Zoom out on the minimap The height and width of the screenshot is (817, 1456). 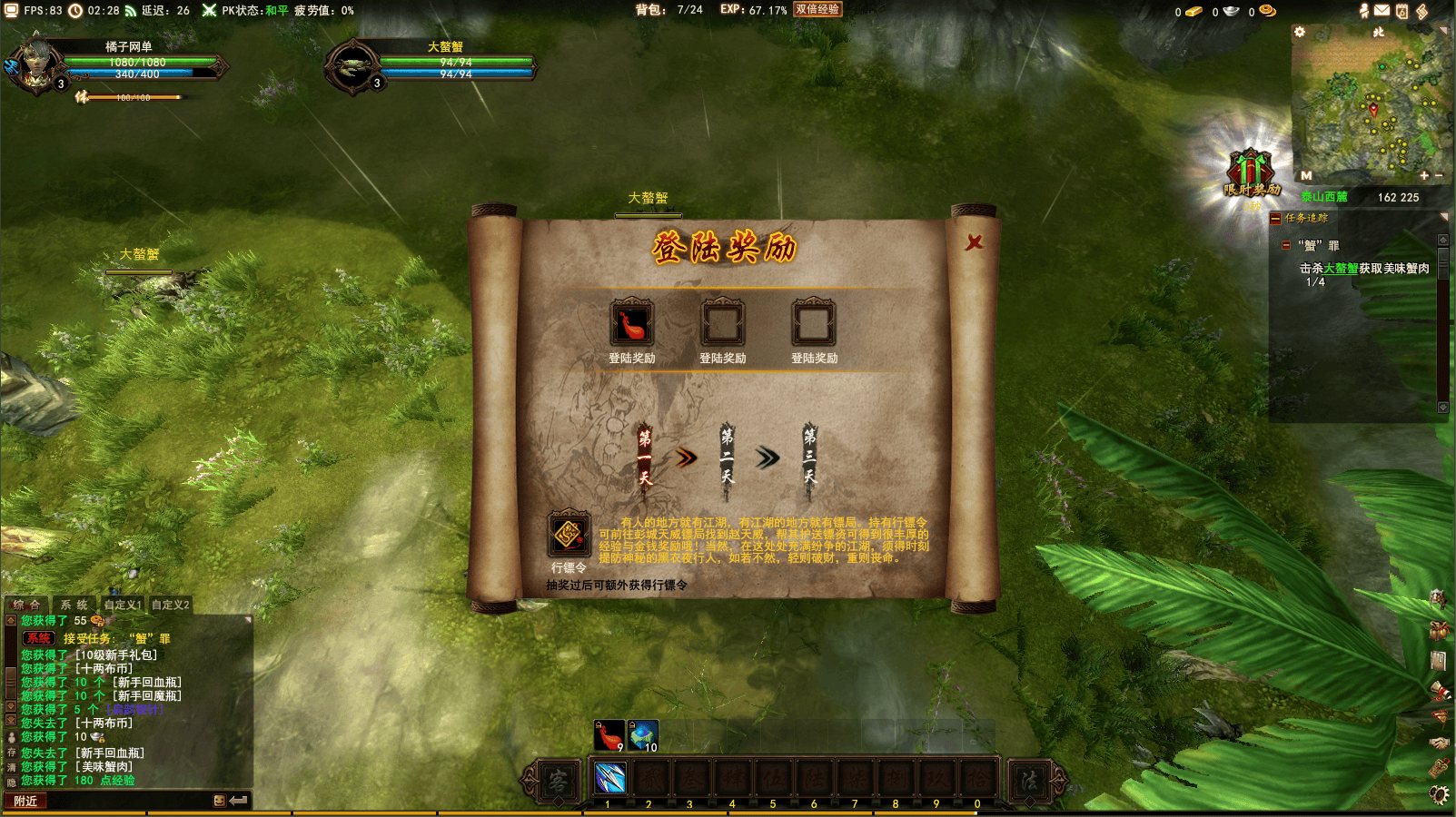coord(1439,175)
